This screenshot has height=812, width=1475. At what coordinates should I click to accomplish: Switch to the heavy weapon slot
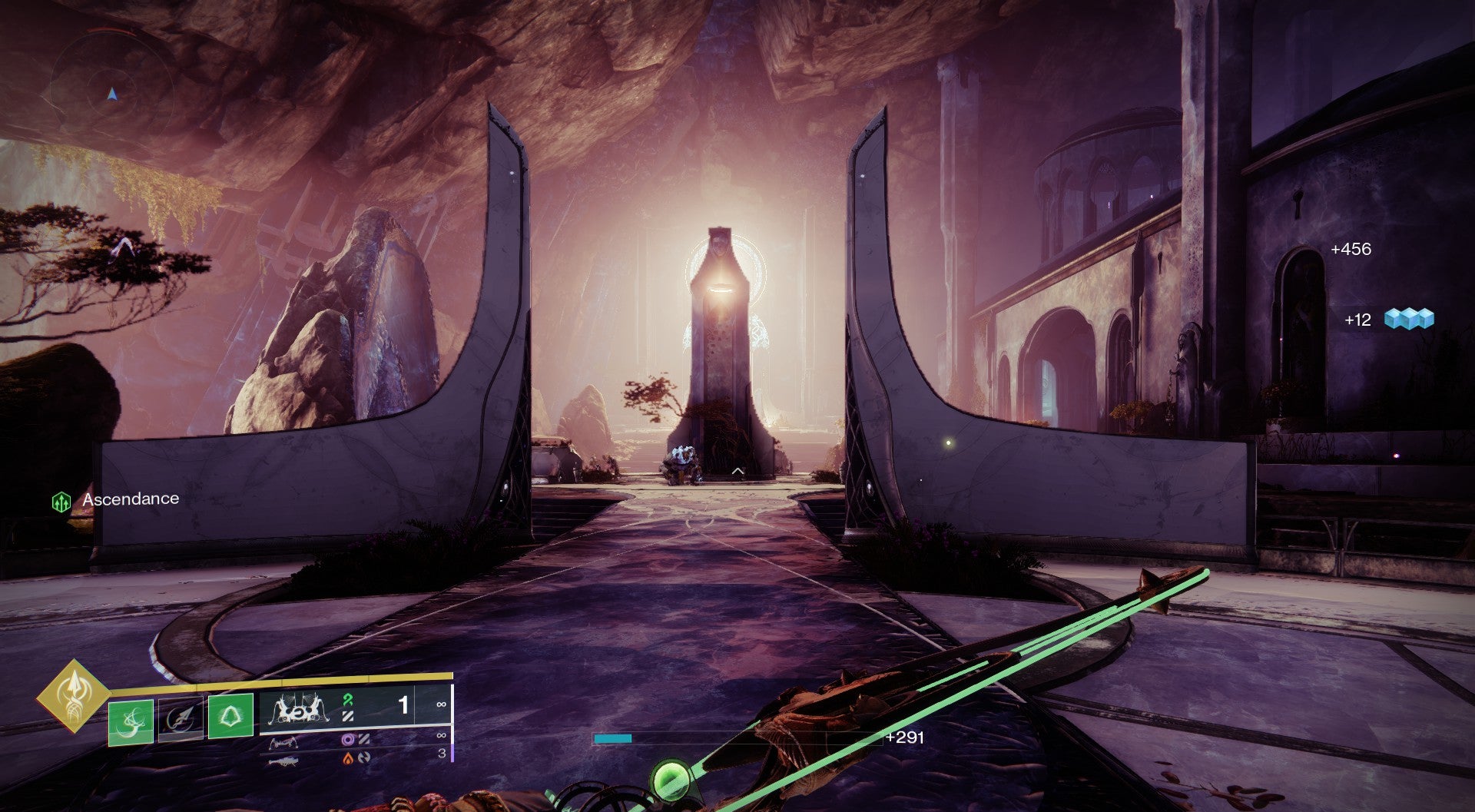(x=283, y=761)
